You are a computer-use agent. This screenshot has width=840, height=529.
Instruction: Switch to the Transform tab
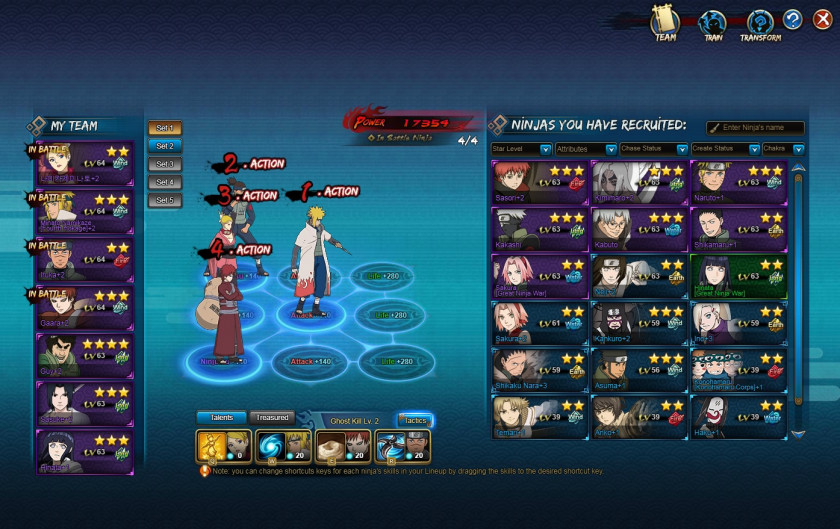click(760, 24)
